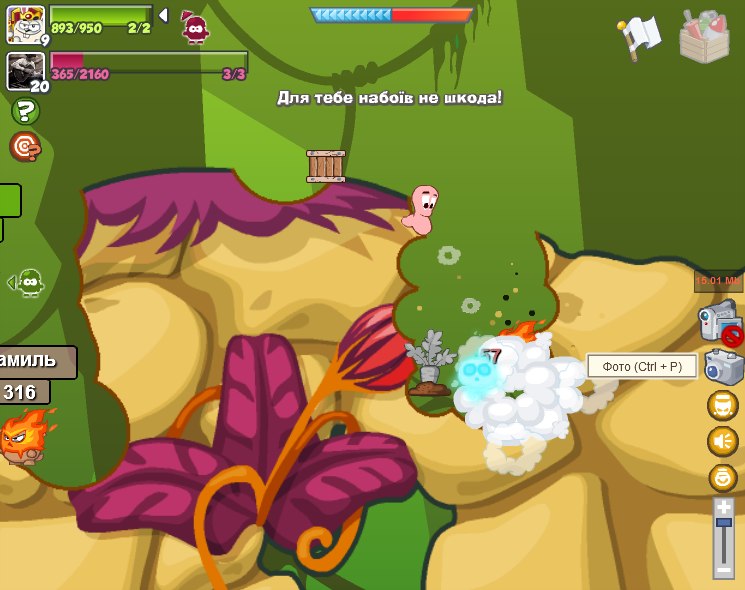The image size is (745, 590).
Task: Take a screenshot with the photo camera
Action: (722, 367)
